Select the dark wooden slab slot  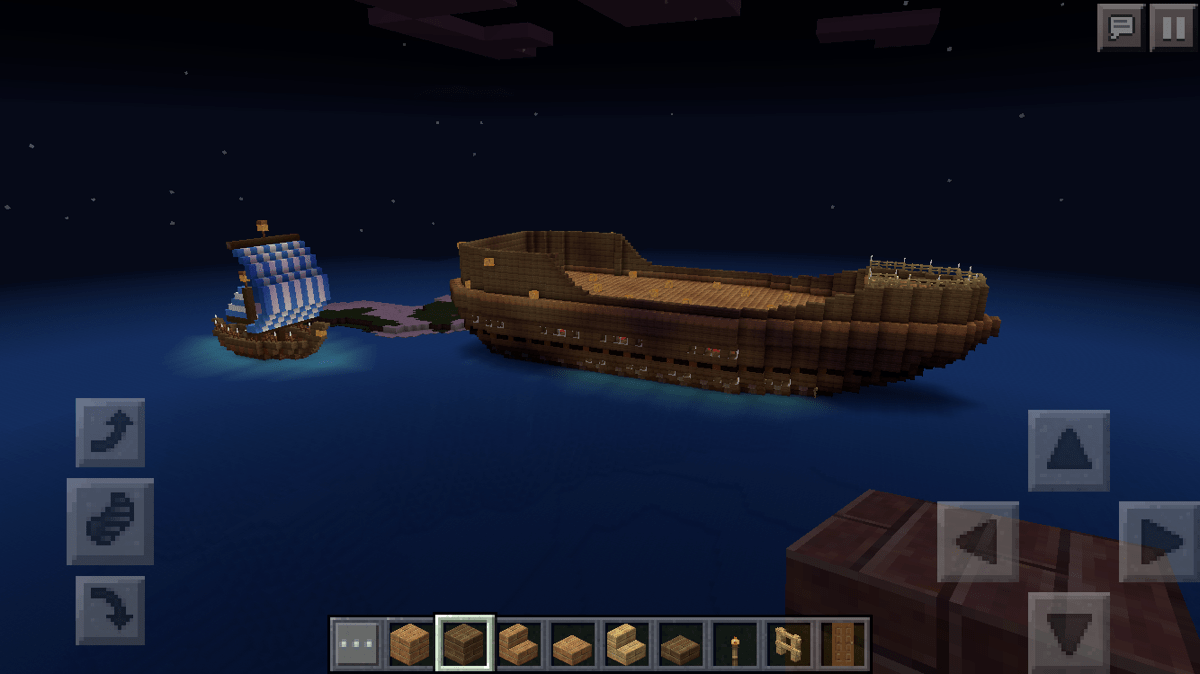tap(680, 644)
